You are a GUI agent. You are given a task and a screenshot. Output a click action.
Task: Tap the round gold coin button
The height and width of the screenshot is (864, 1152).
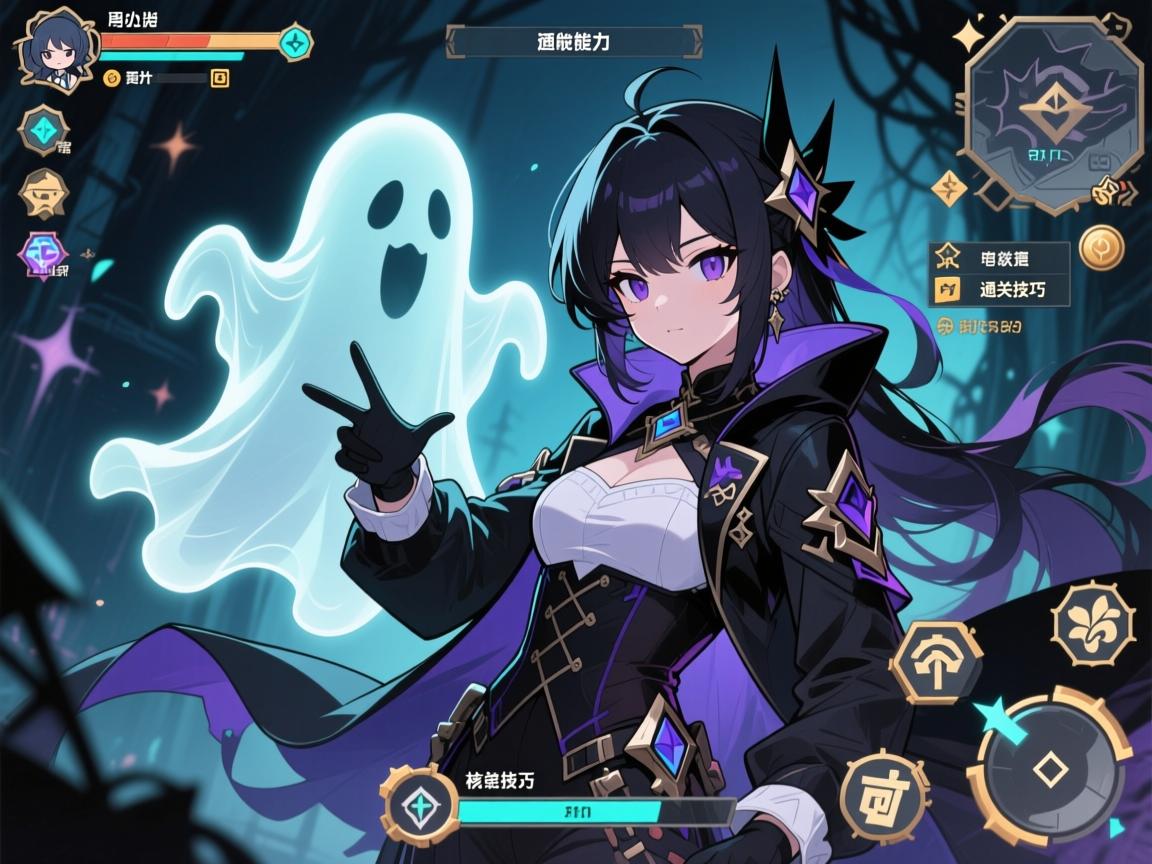tap(1102, 247)
